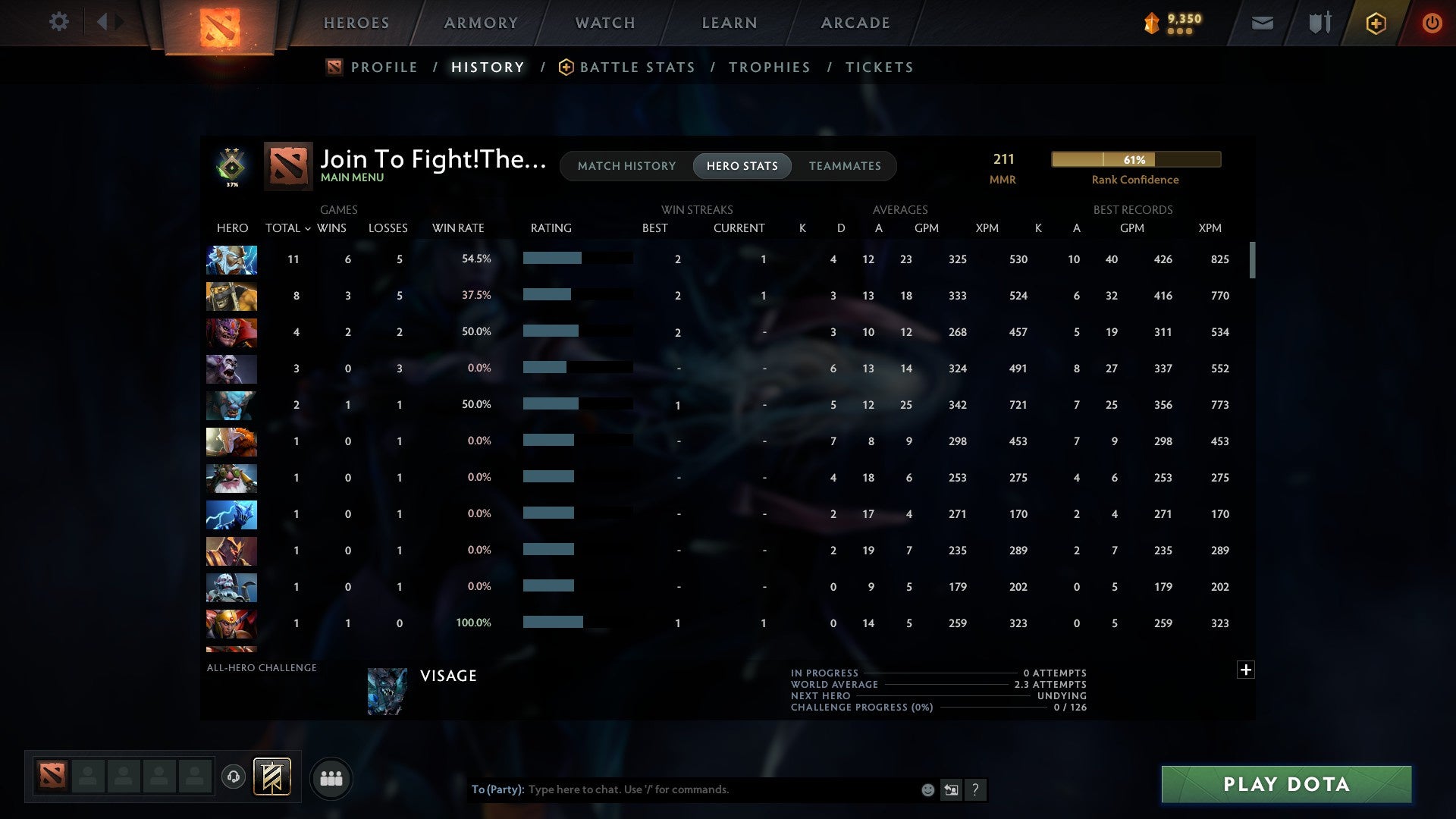Screen dimensions: 1456x819
Task: Open the mail inbox icon
Action: pyautogui.click(x=1261, y=23)
